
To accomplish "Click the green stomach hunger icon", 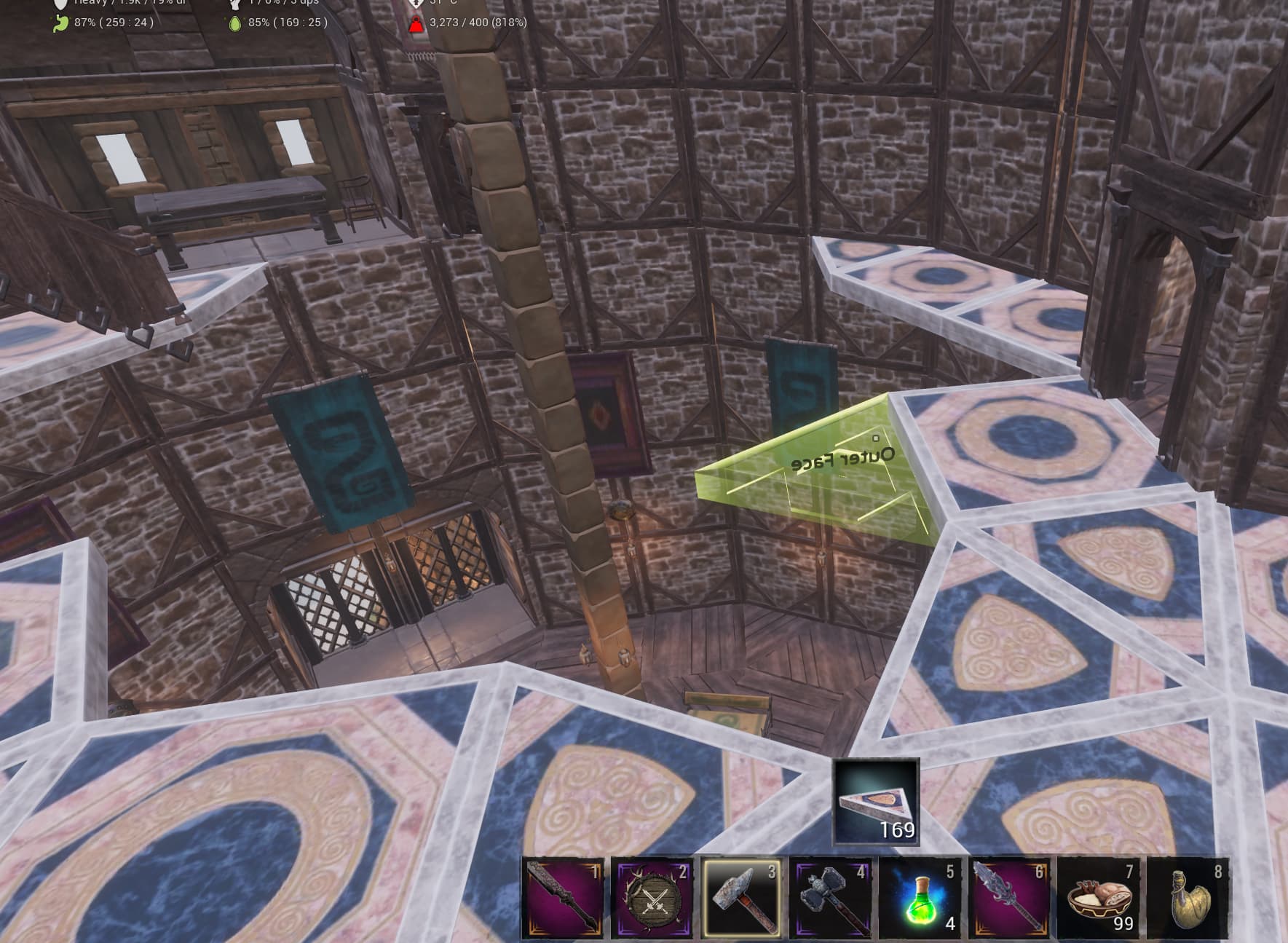I will (62, 23).
